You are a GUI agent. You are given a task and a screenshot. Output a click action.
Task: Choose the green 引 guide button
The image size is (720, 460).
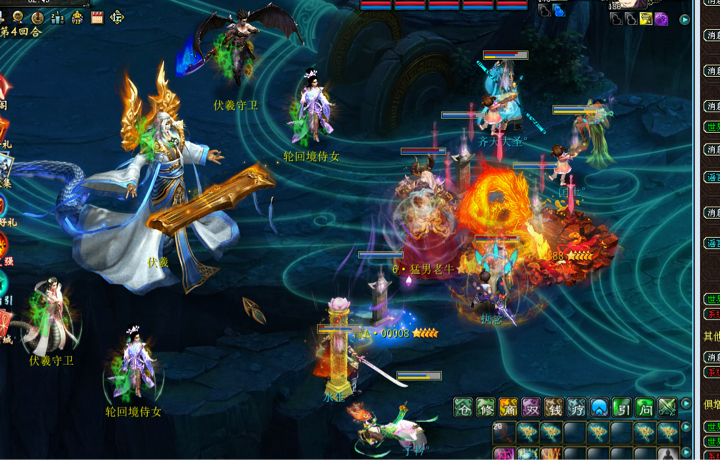[x=623, y=407]
